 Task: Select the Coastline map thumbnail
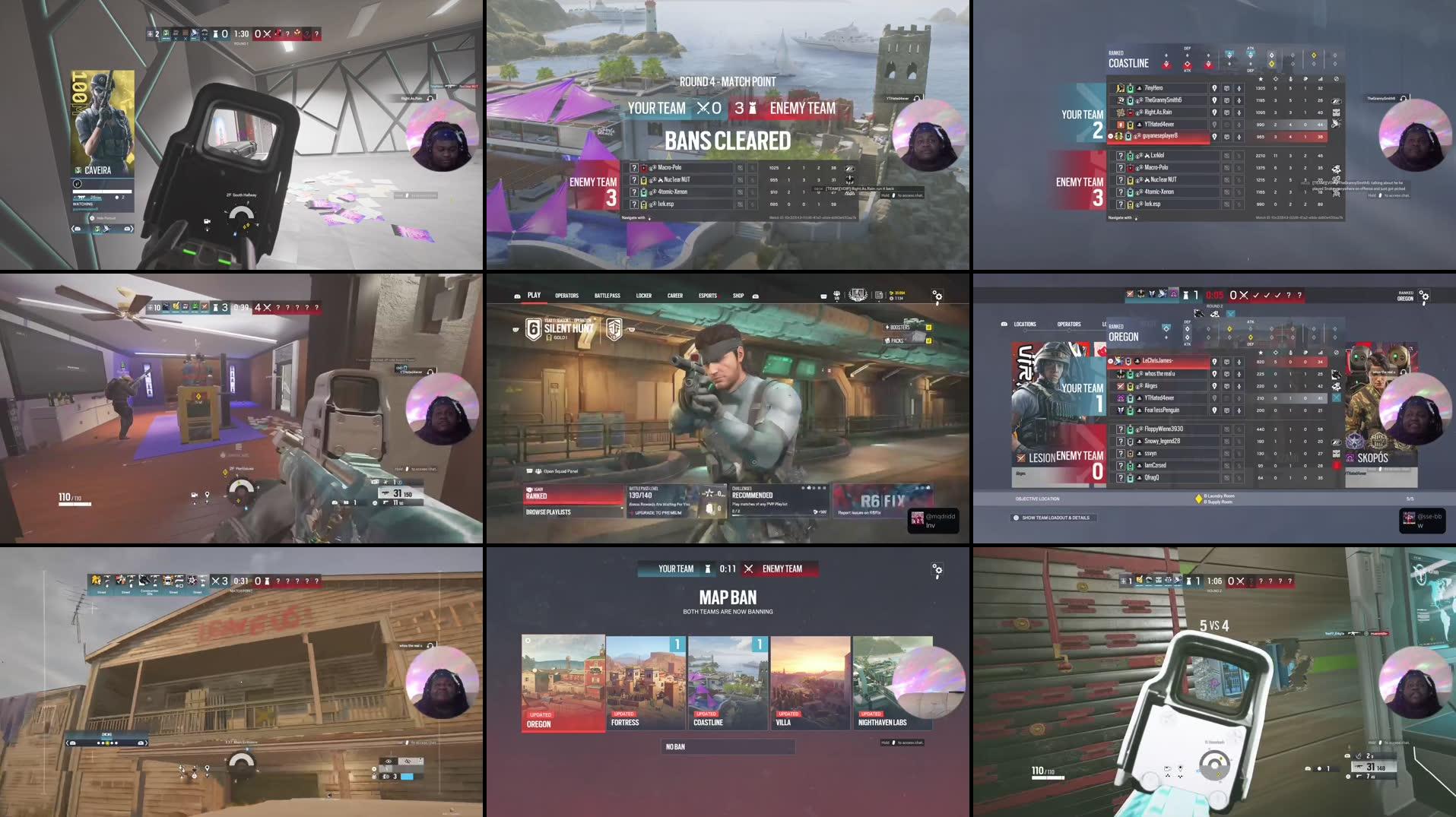tap(726, 682)
